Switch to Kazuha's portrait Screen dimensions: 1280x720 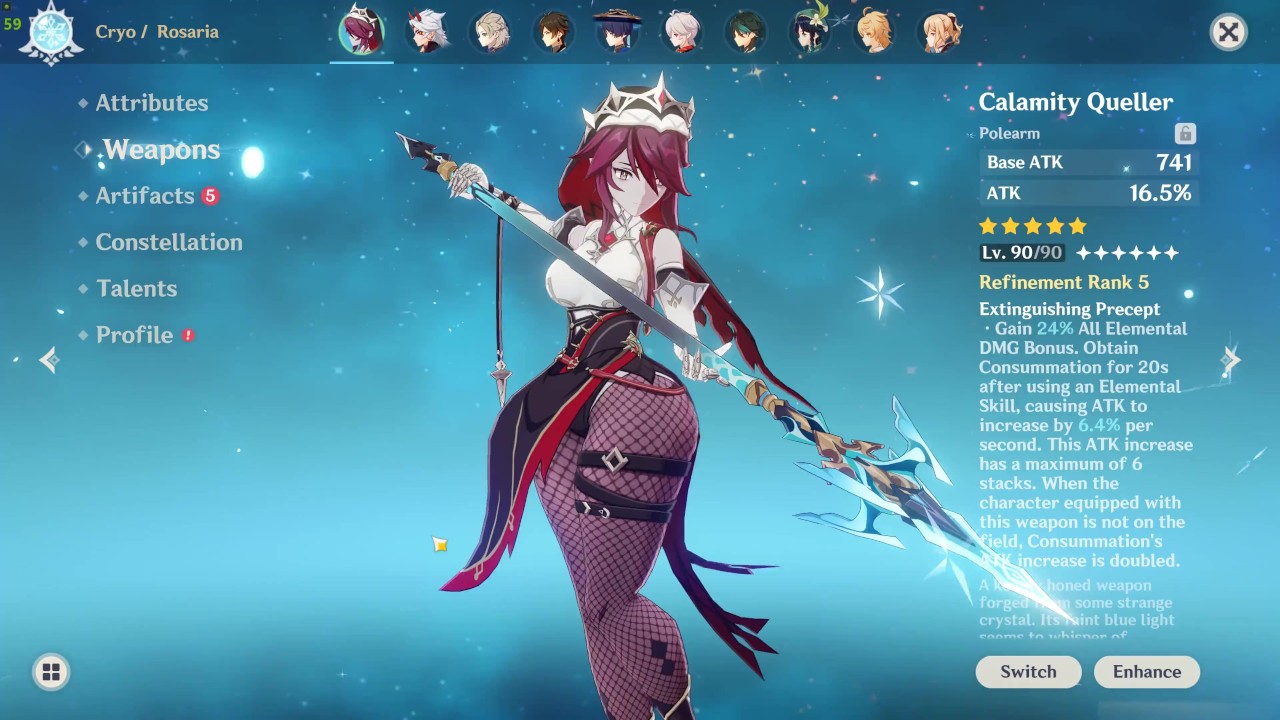point(683,31)
